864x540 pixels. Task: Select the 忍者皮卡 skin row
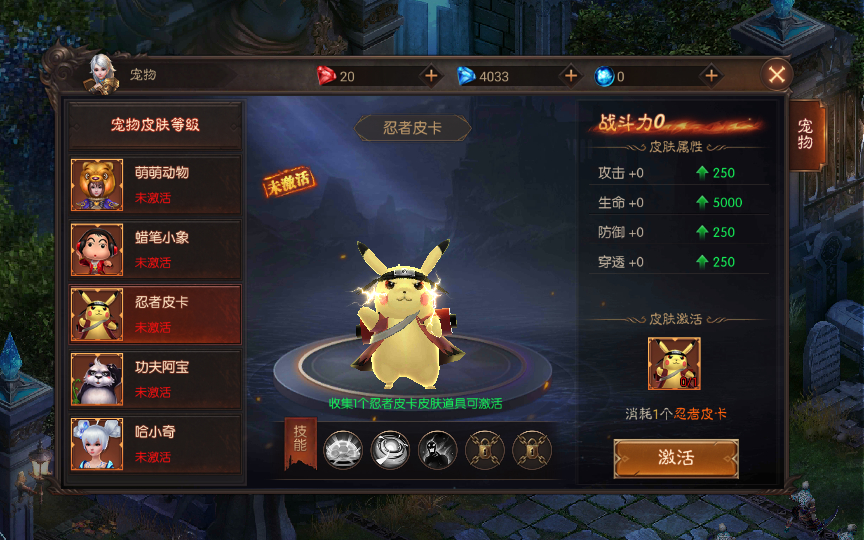point(155,314)
